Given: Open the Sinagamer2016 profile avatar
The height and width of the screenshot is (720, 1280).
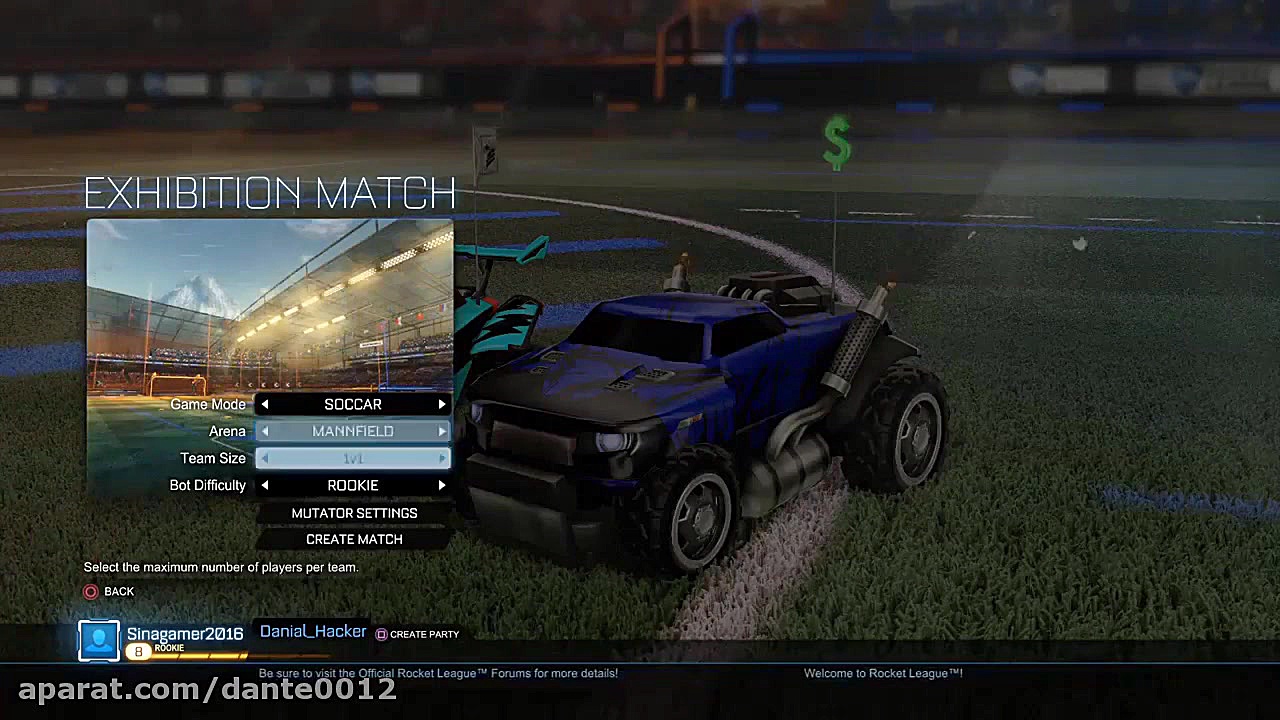Looking at the screenshot, I should pyautogui.click(x=98, y=639).
